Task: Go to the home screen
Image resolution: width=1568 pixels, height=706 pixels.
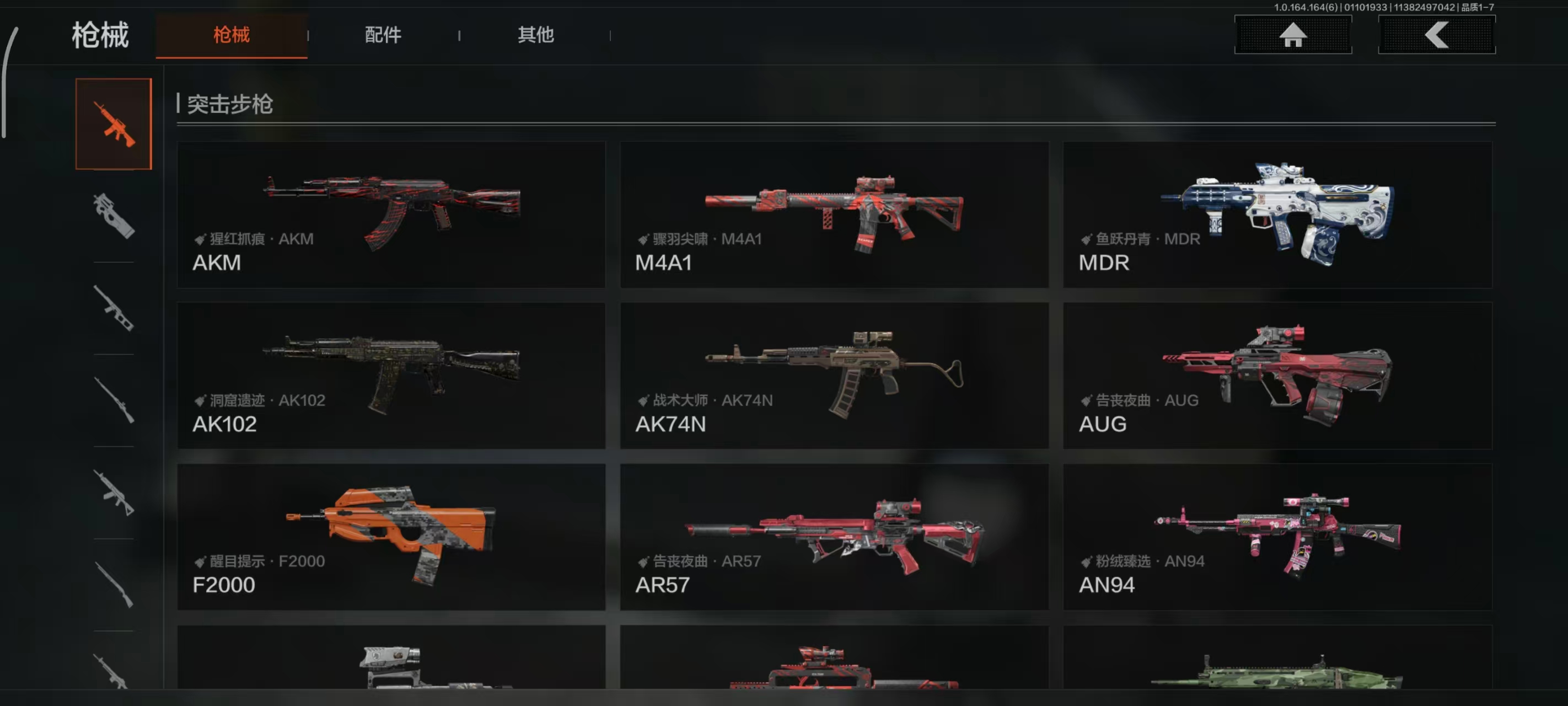Action: click(x=1292, y=35)
